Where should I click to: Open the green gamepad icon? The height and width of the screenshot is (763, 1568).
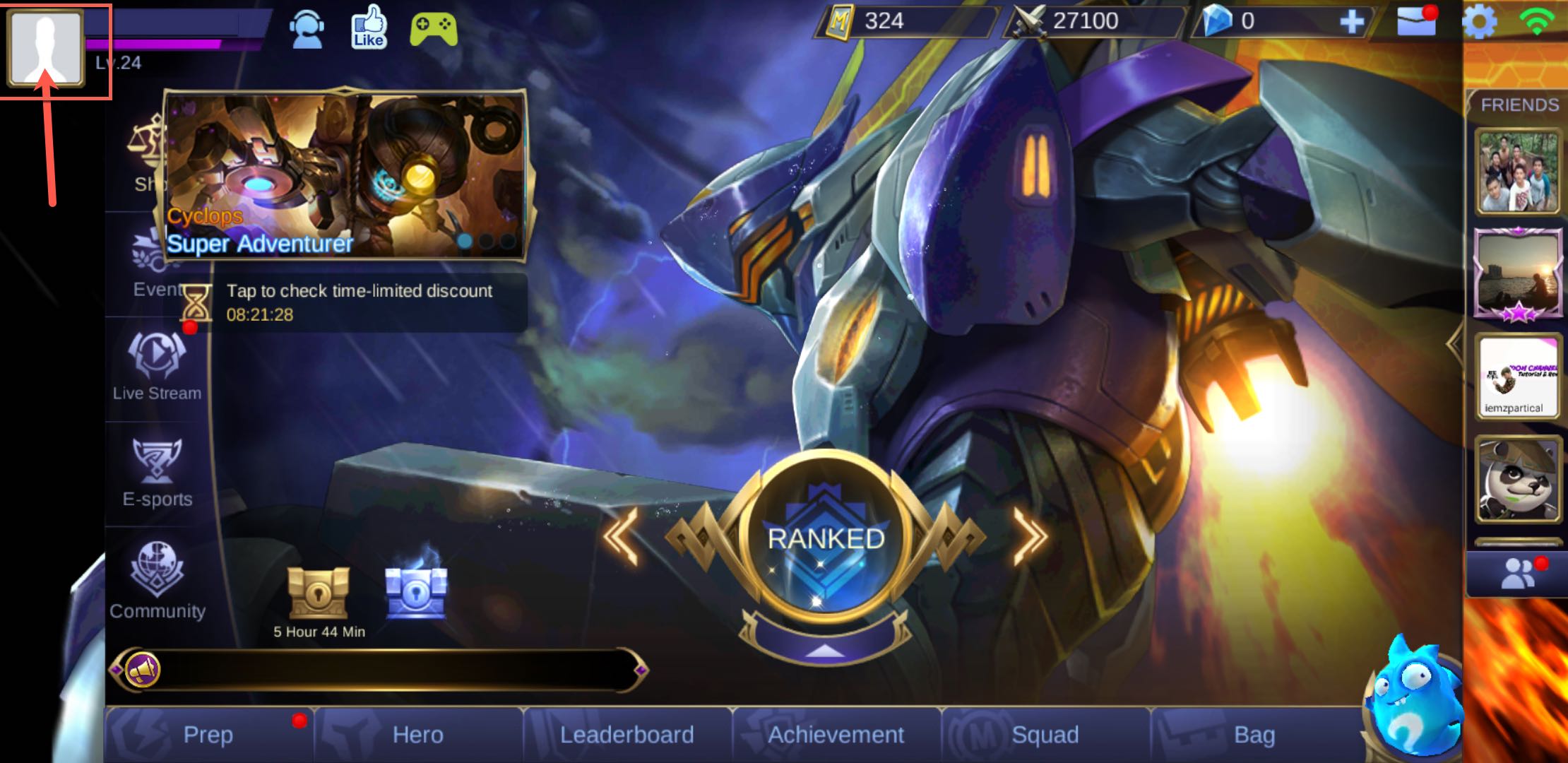click(433, 28)
